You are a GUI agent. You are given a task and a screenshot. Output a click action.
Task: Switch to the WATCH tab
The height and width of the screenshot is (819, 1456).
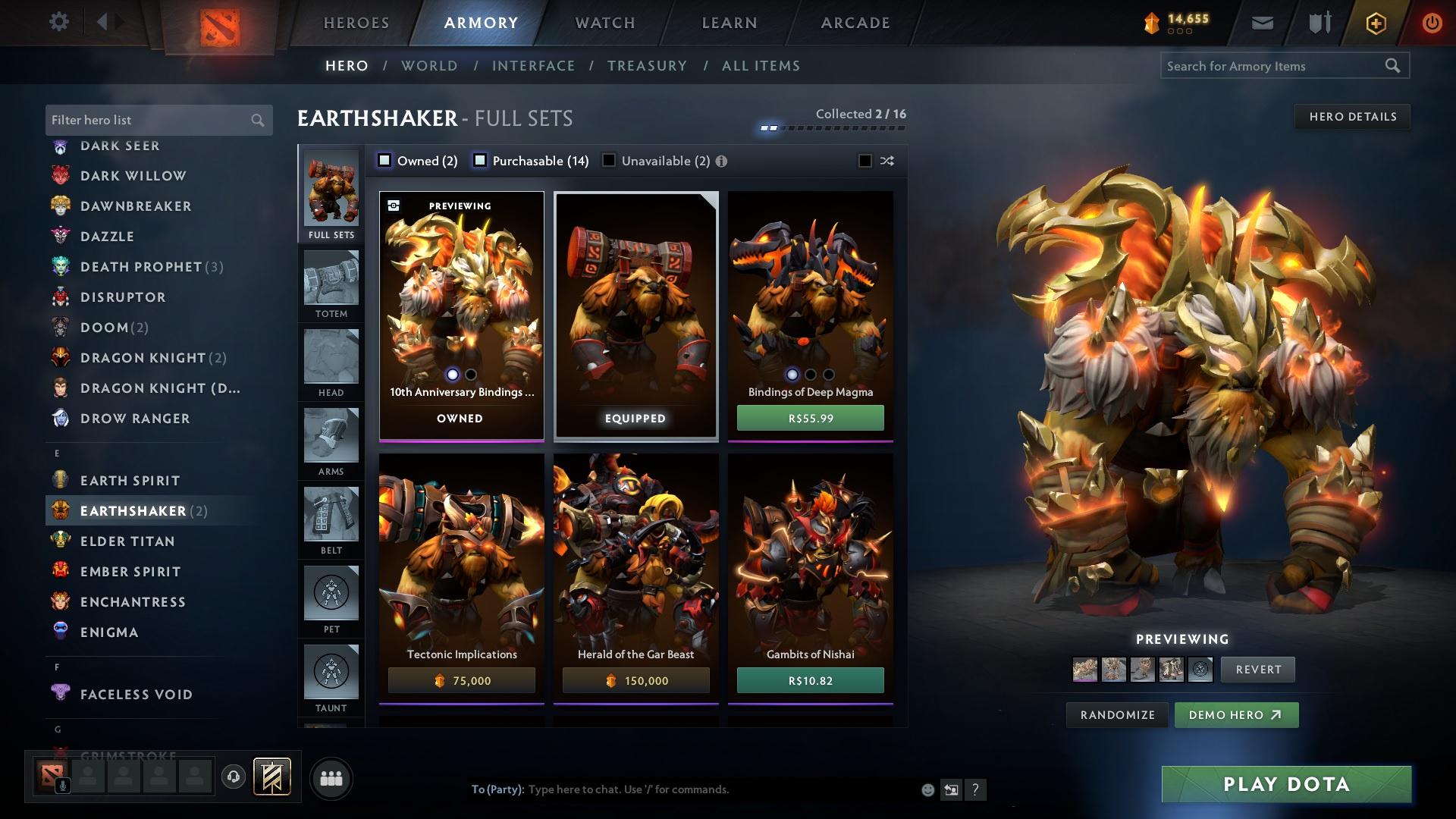[x=603, y=23]
